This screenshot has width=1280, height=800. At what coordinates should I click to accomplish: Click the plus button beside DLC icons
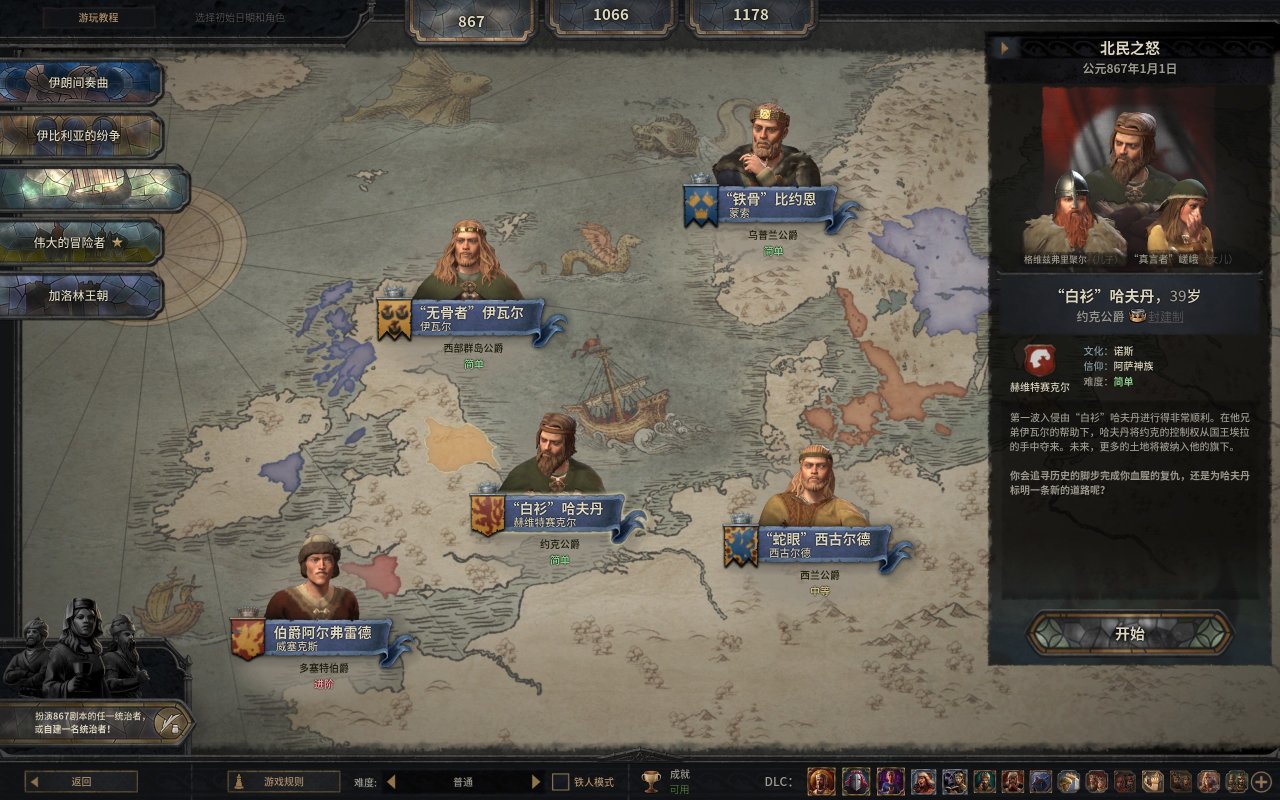1261,782
